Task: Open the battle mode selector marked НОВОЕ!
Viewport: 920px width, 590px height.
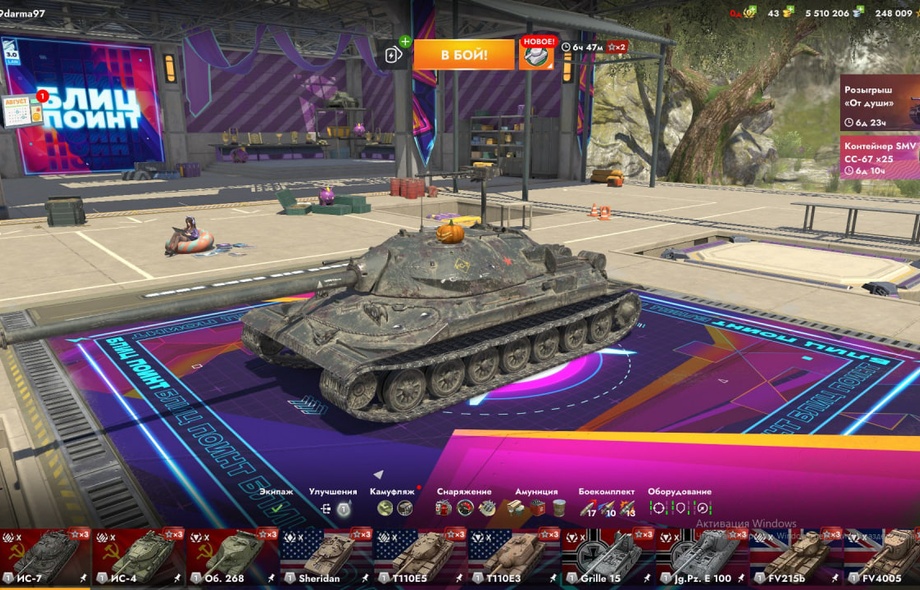Action: [x=536, y=54]
